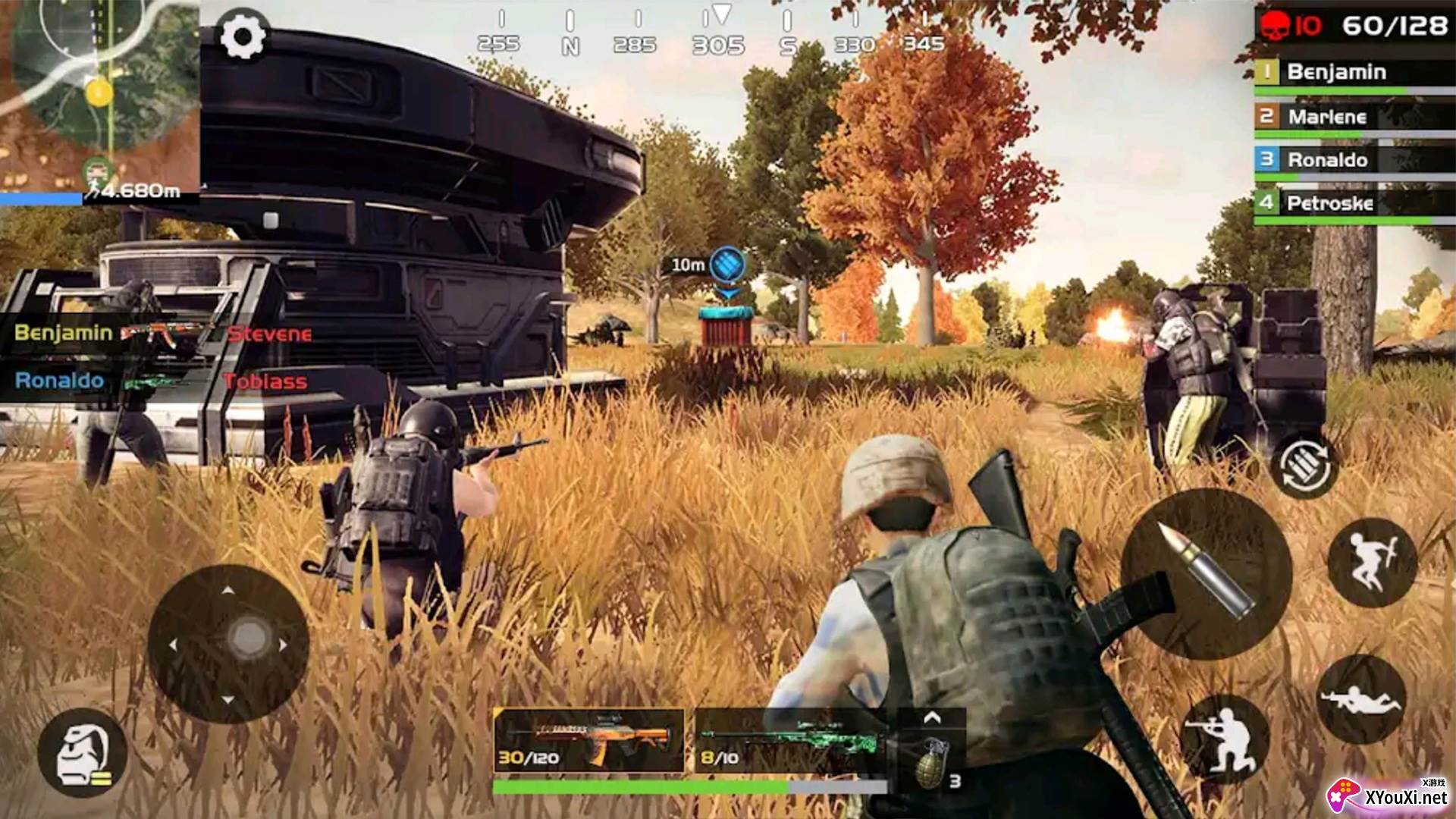This screenshot has width=1456, height=819.
Task: Go prone with the lying soldier button
Action: tap(1362, 699)
